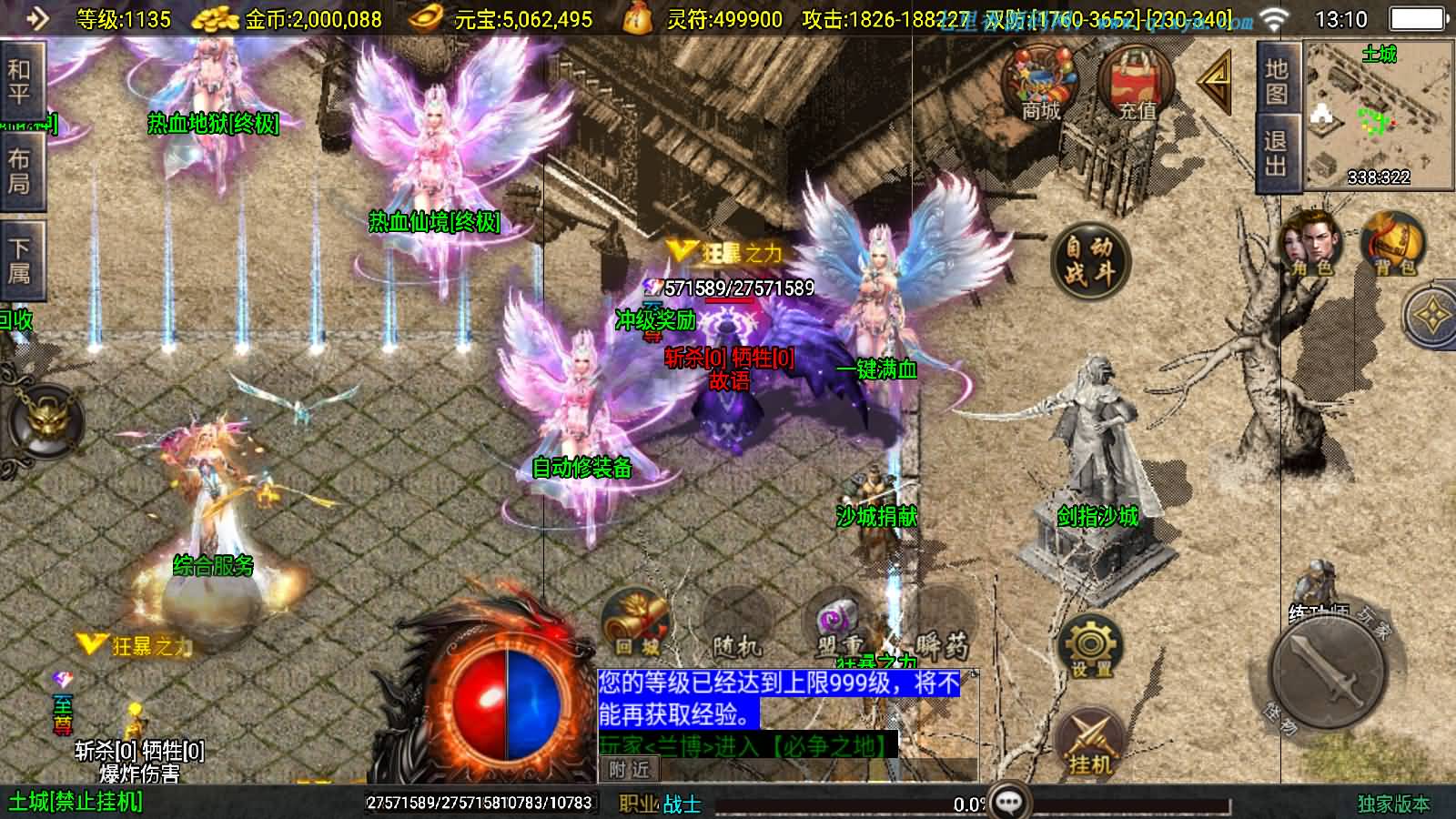Click the 退出 exit button
Image resolution: width=1456 pixels, height=819 pixels.
(1277, 153)
